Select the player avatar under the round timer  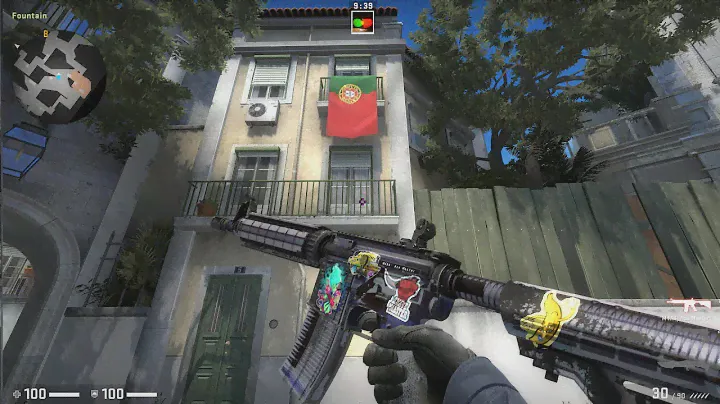(x=362, y=21)
